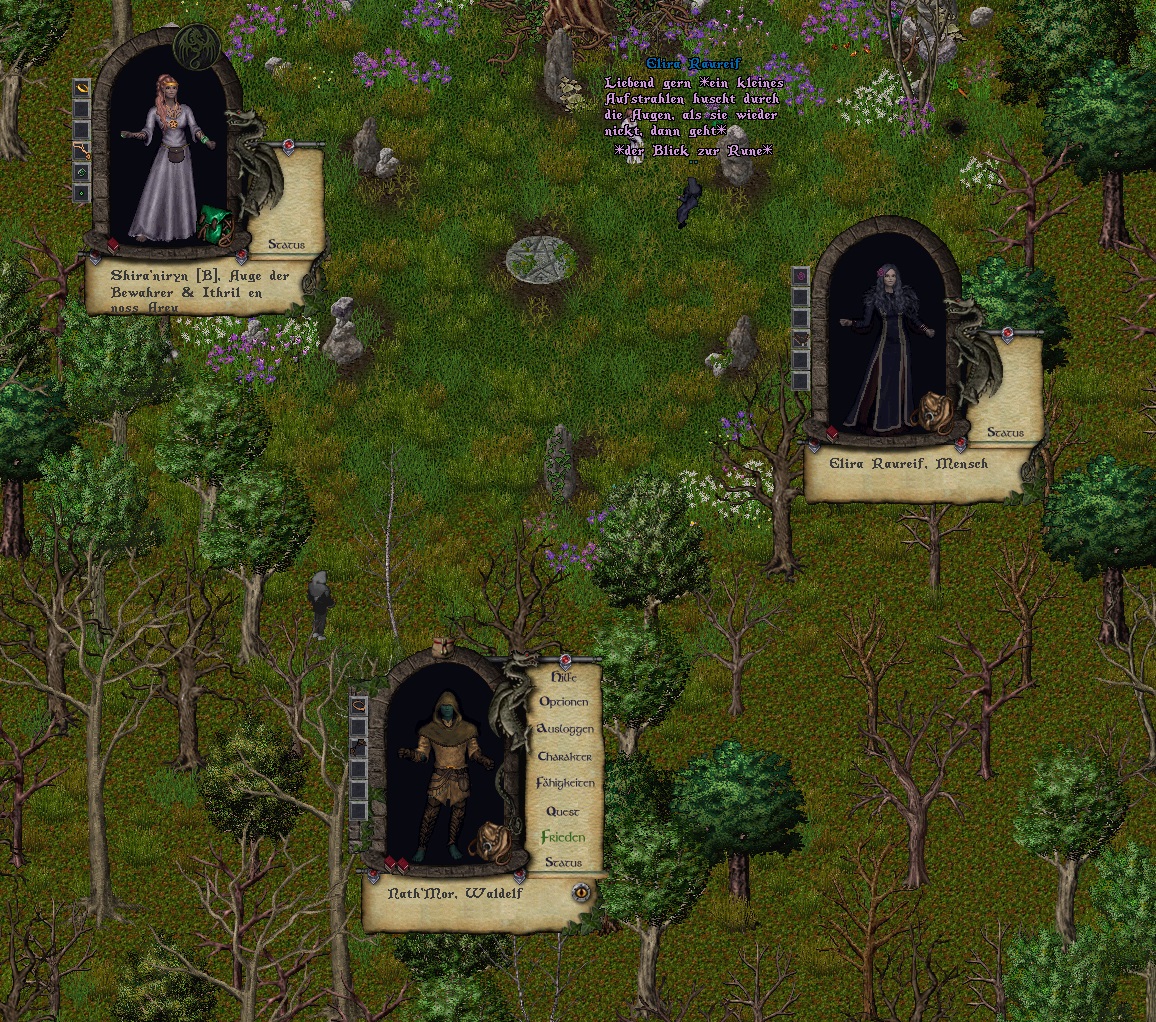Toggle the green Frieden combat mode
The height and width of the screenshot is (1022, 1156).
click(x=563, y=837)
